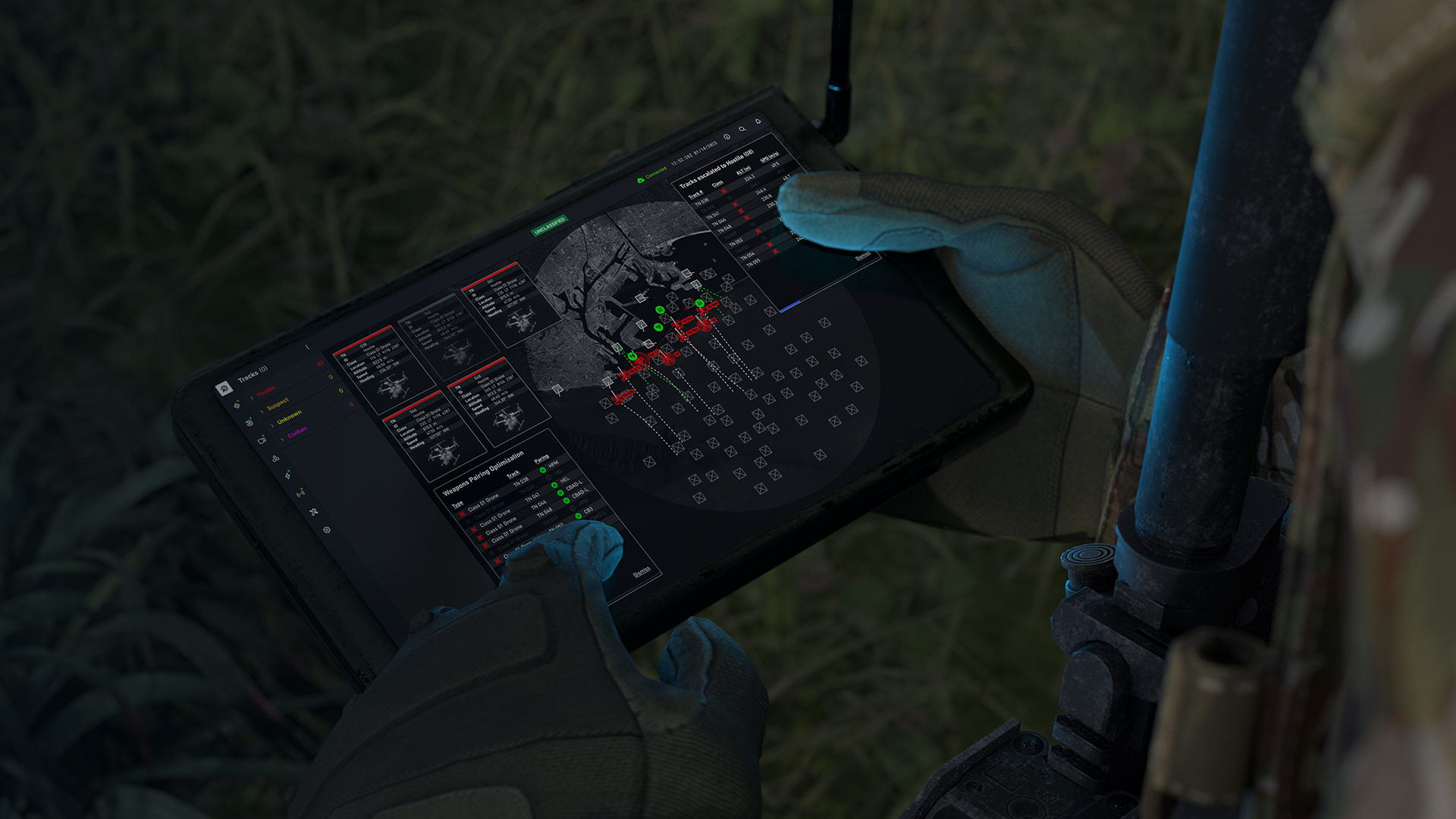Select the camera feed icon in the sidebar
The height and width of the screenshot is (819, 1456).
(261, 440)
